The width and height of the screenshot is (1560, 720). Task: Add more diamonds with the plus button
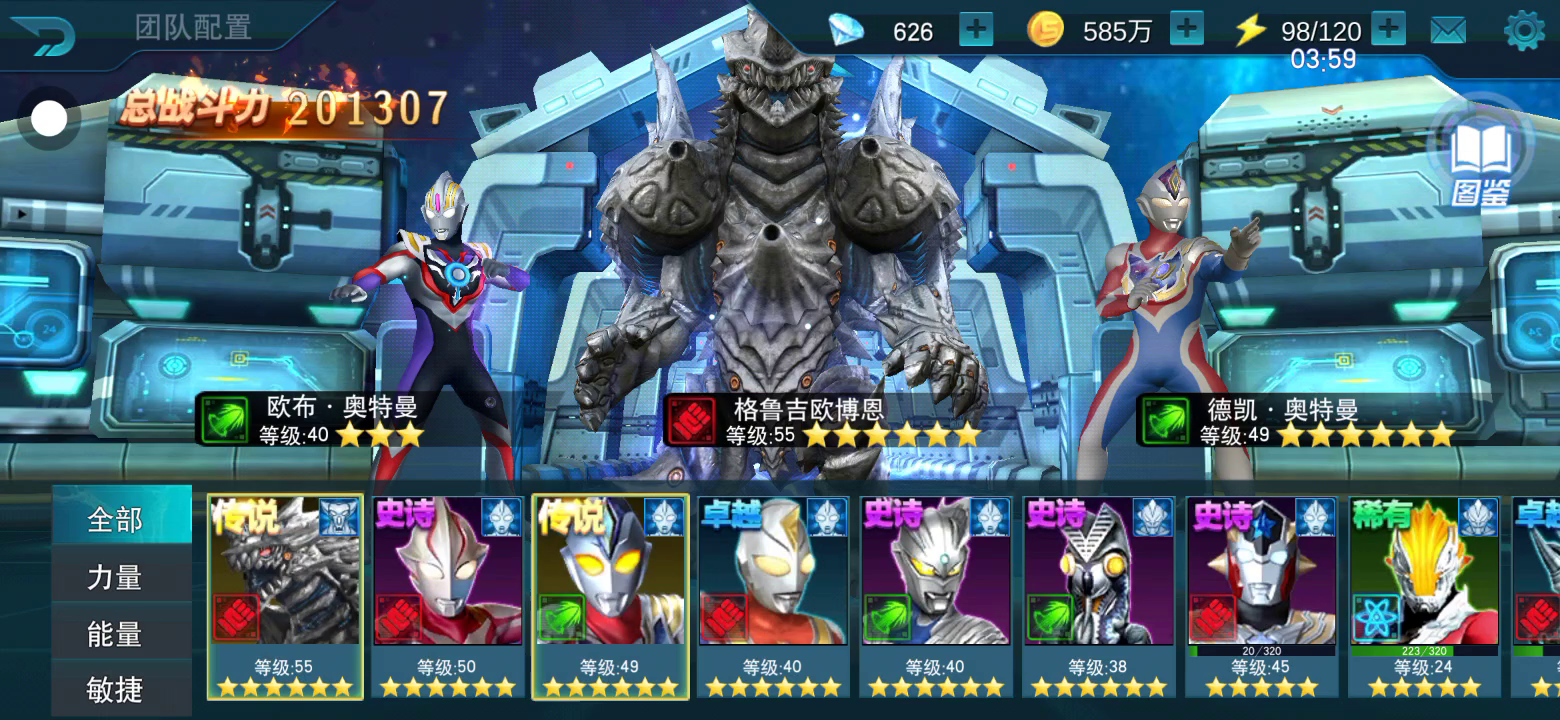[x=976, y=30]
